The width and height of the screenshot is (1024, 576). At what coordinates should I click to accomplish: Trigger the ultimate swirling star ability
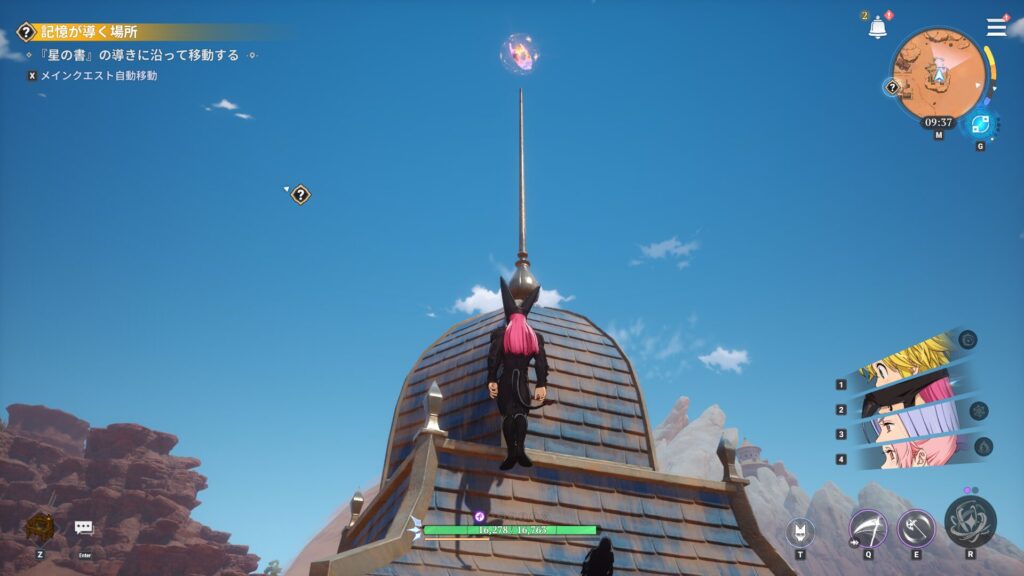point(970,521)
